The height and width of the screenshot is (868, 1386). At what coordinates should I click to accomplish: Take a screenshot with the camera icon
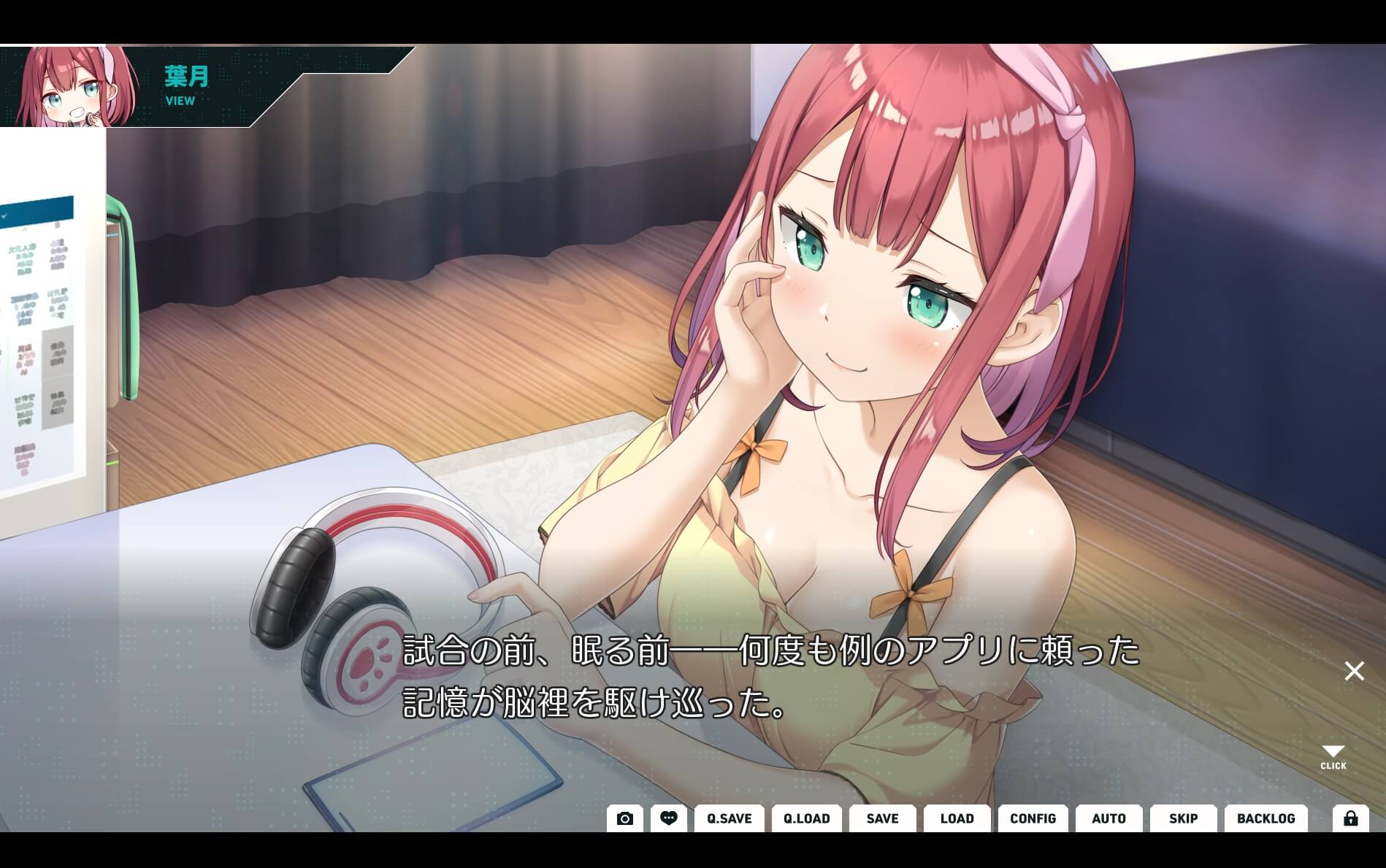click(x=624, y=818)
